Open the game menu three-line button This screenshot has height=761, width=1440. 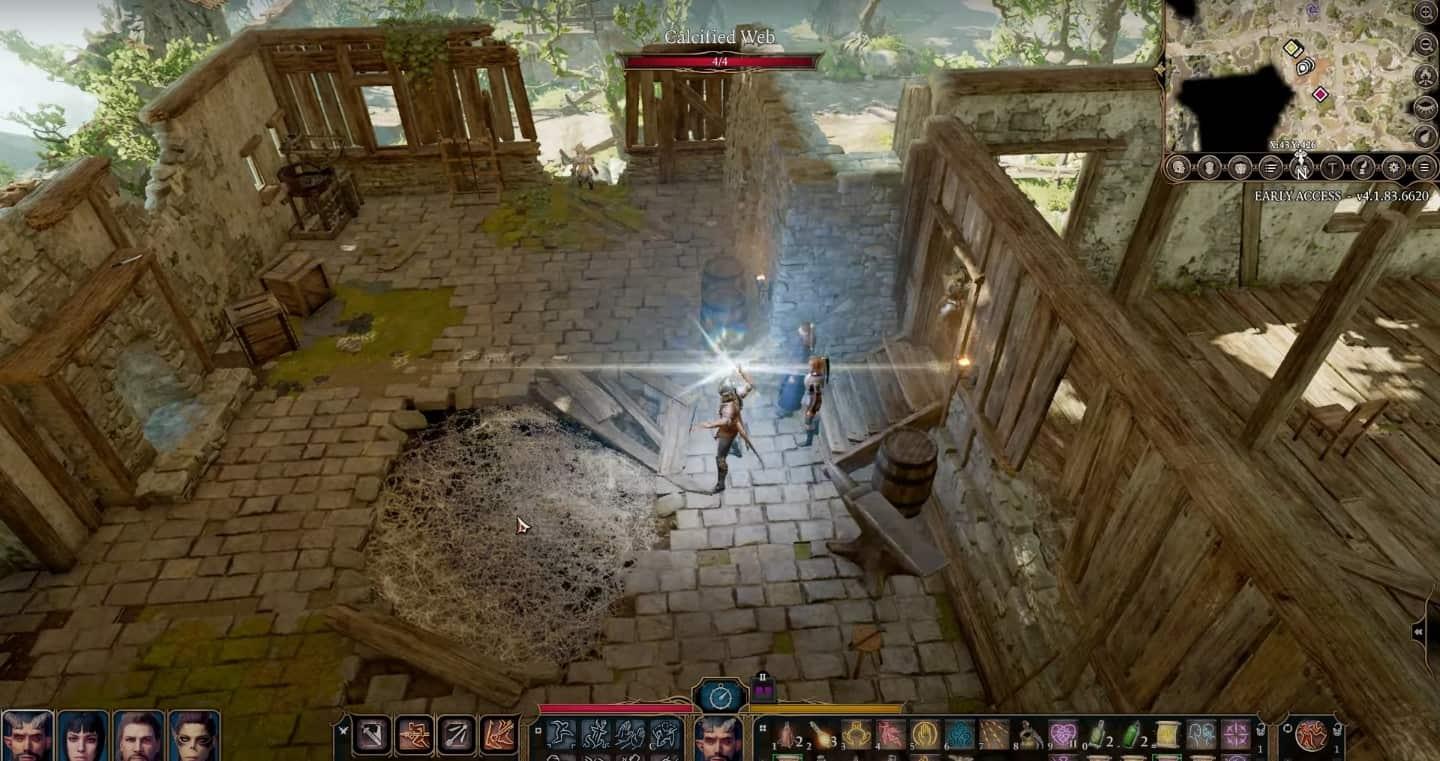tap(1425, 167)
